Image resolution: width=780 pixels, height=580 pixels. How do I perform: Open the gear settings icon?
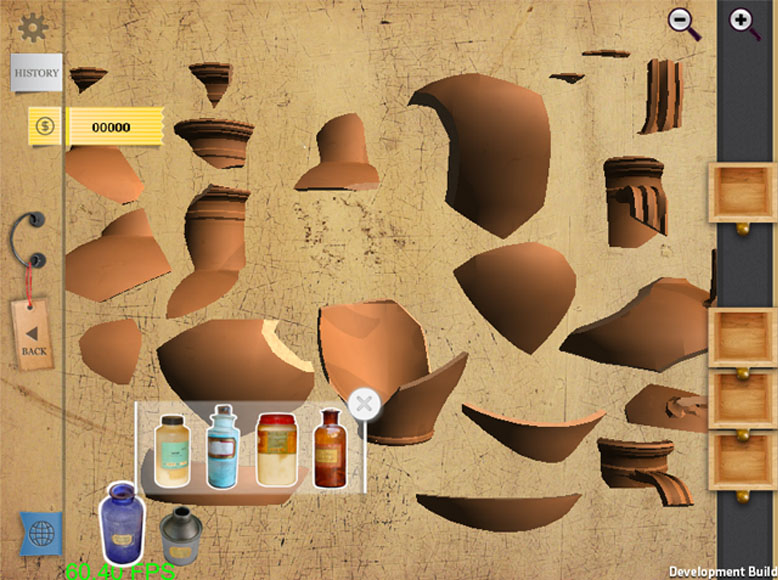pos(33,27)
